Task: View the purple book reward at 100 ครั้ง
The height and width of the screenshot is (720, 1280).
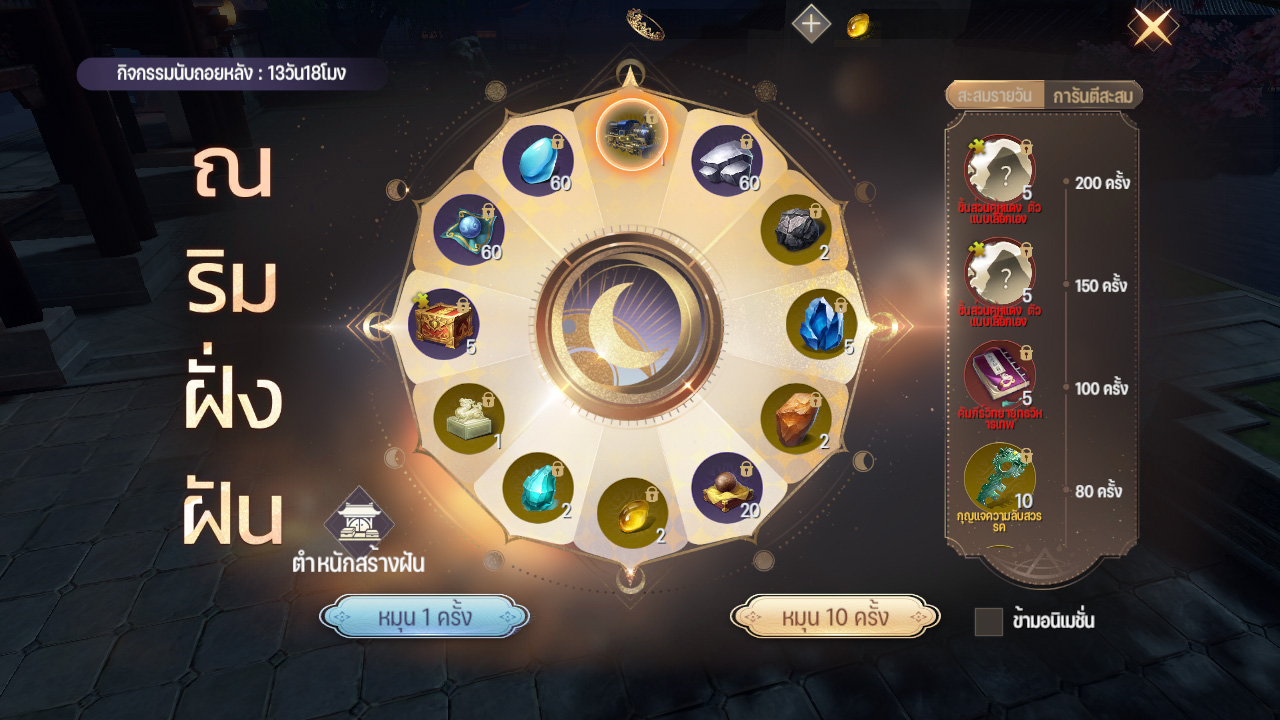Action: point(999,376)
